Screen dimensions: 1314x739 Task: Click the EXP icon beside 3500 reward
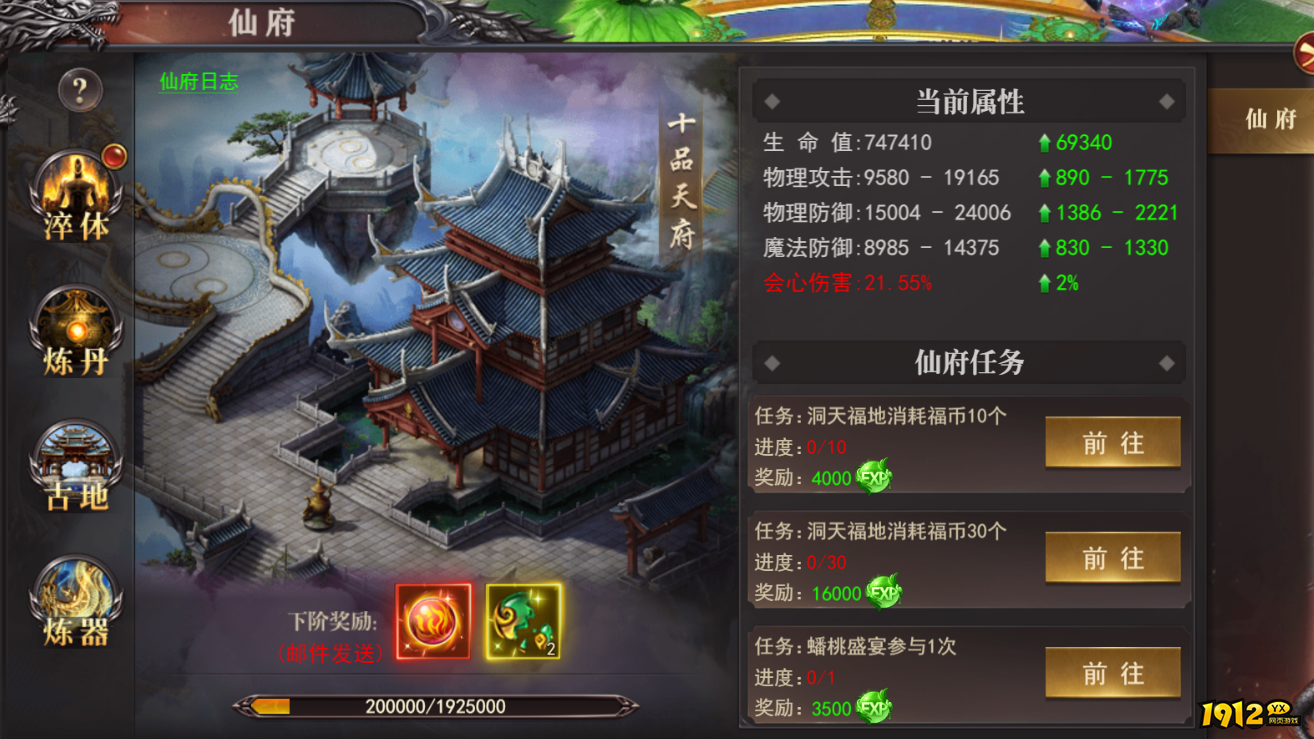(x=872, y=708)
